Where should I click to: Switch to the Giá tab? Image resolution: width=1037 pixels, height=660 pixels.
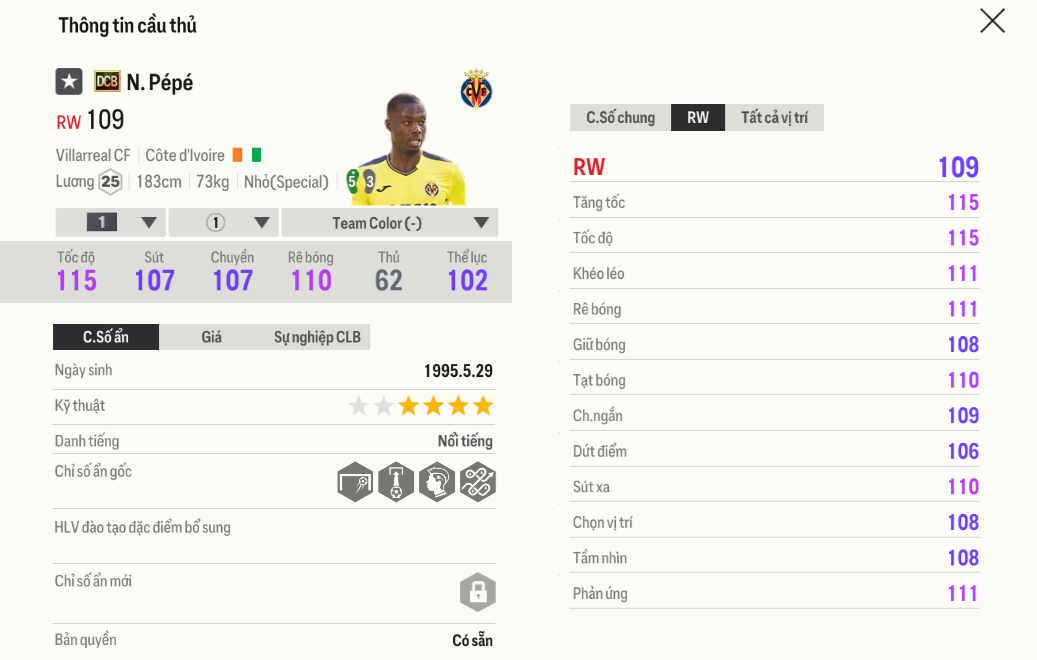211,337
